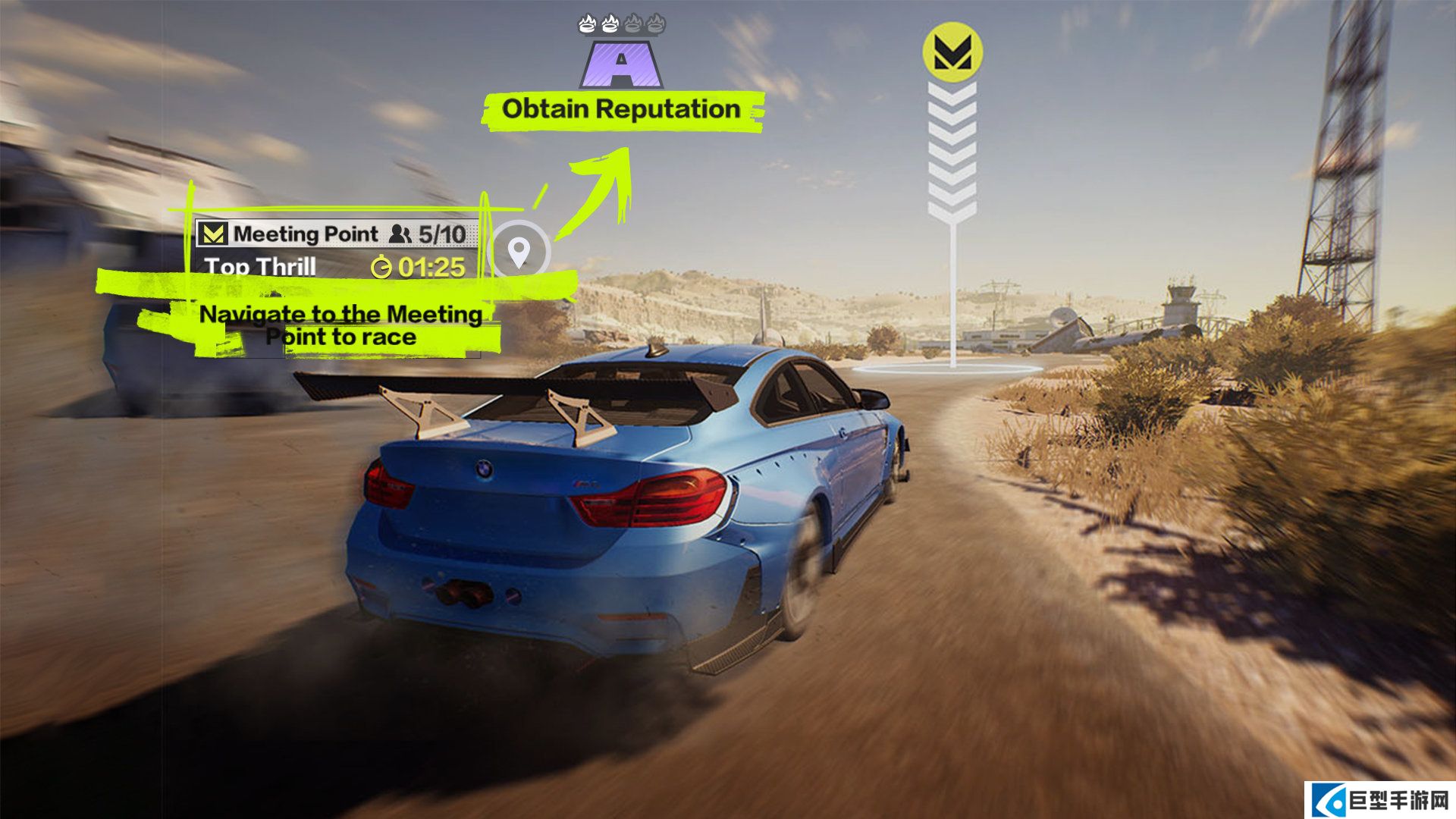Click the site watermark logo in the corner
The height and width of the screenshot is (819, 1456).
(x=1379, y=800)
